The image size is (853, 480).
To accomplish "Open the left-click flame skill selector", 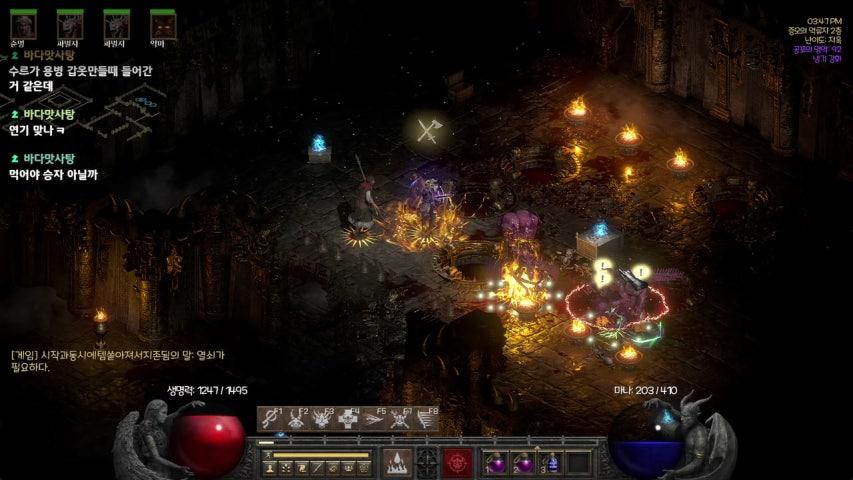I will click(397, 462).
